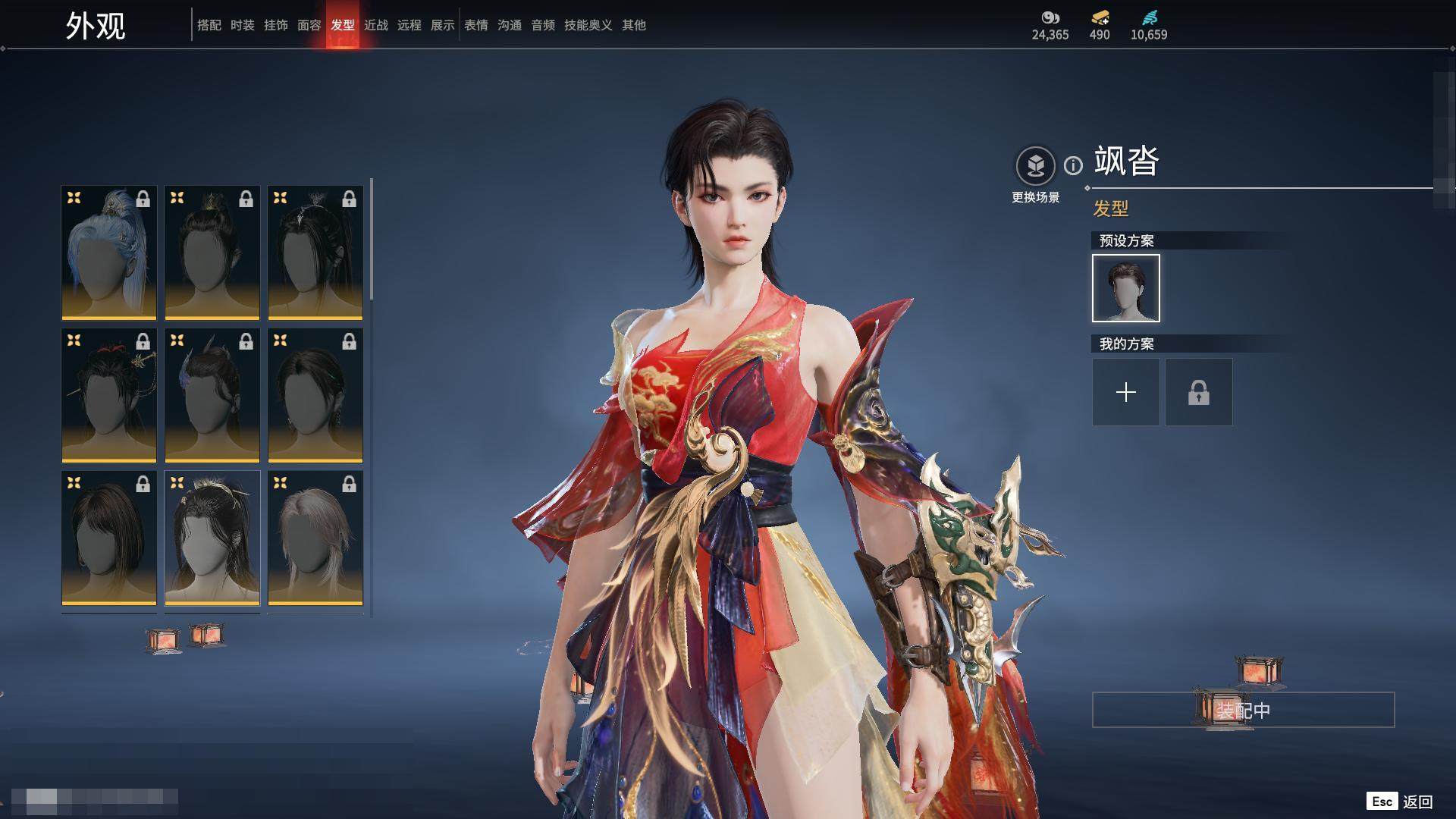This screenshot has height=819, width=1456.
Task: Choose the silver-gray long hairstyle thumbnail
Action: pyautogui.click(x=315, y=538)
